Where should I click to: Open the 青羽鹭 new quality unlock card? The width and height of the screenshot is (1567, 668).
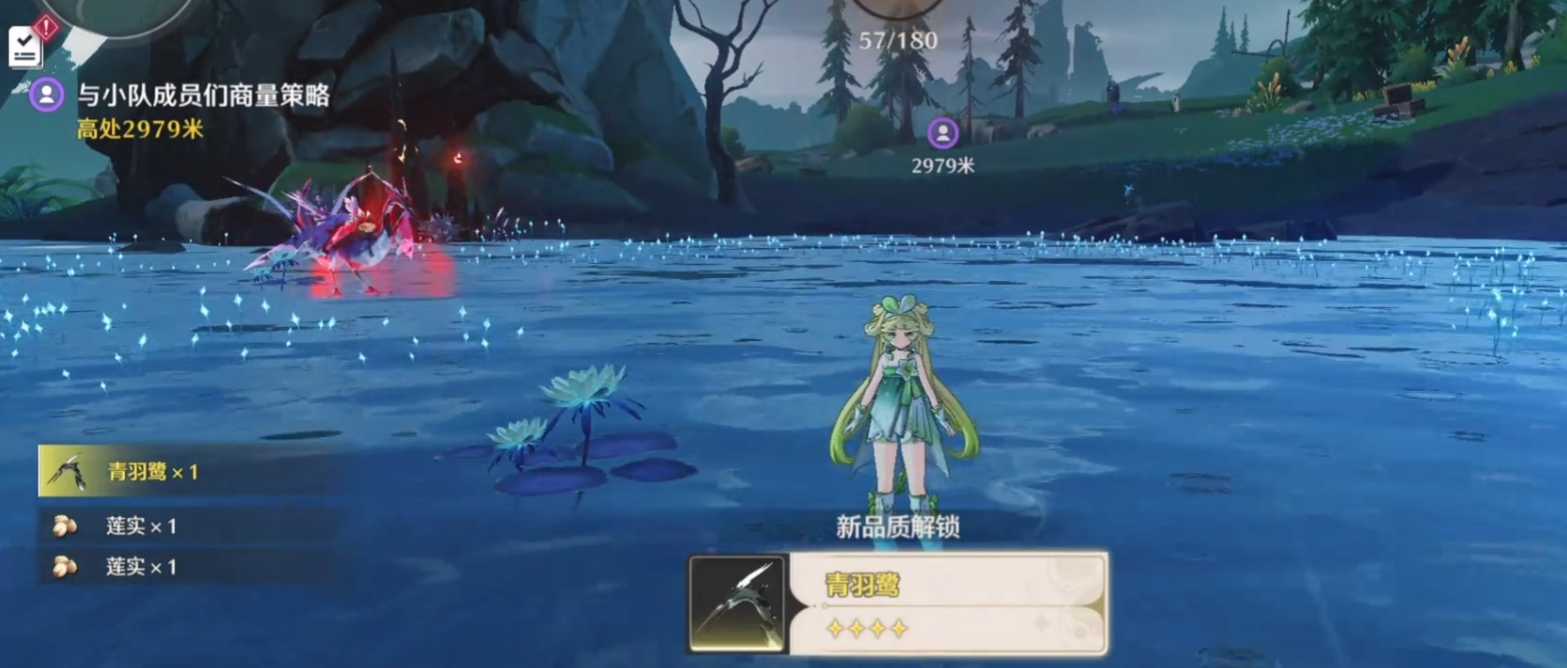pyautogui.click(x=897, y=602)
